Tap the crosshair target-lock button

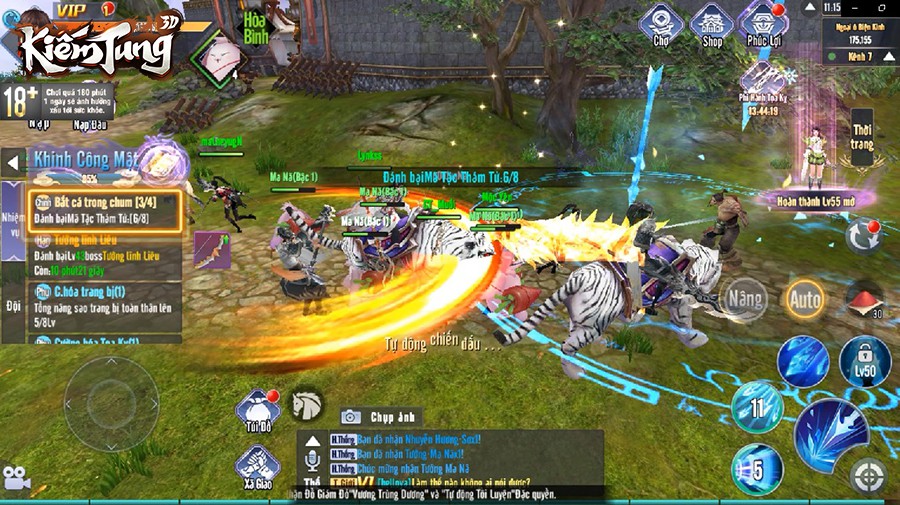click(868, 475)
